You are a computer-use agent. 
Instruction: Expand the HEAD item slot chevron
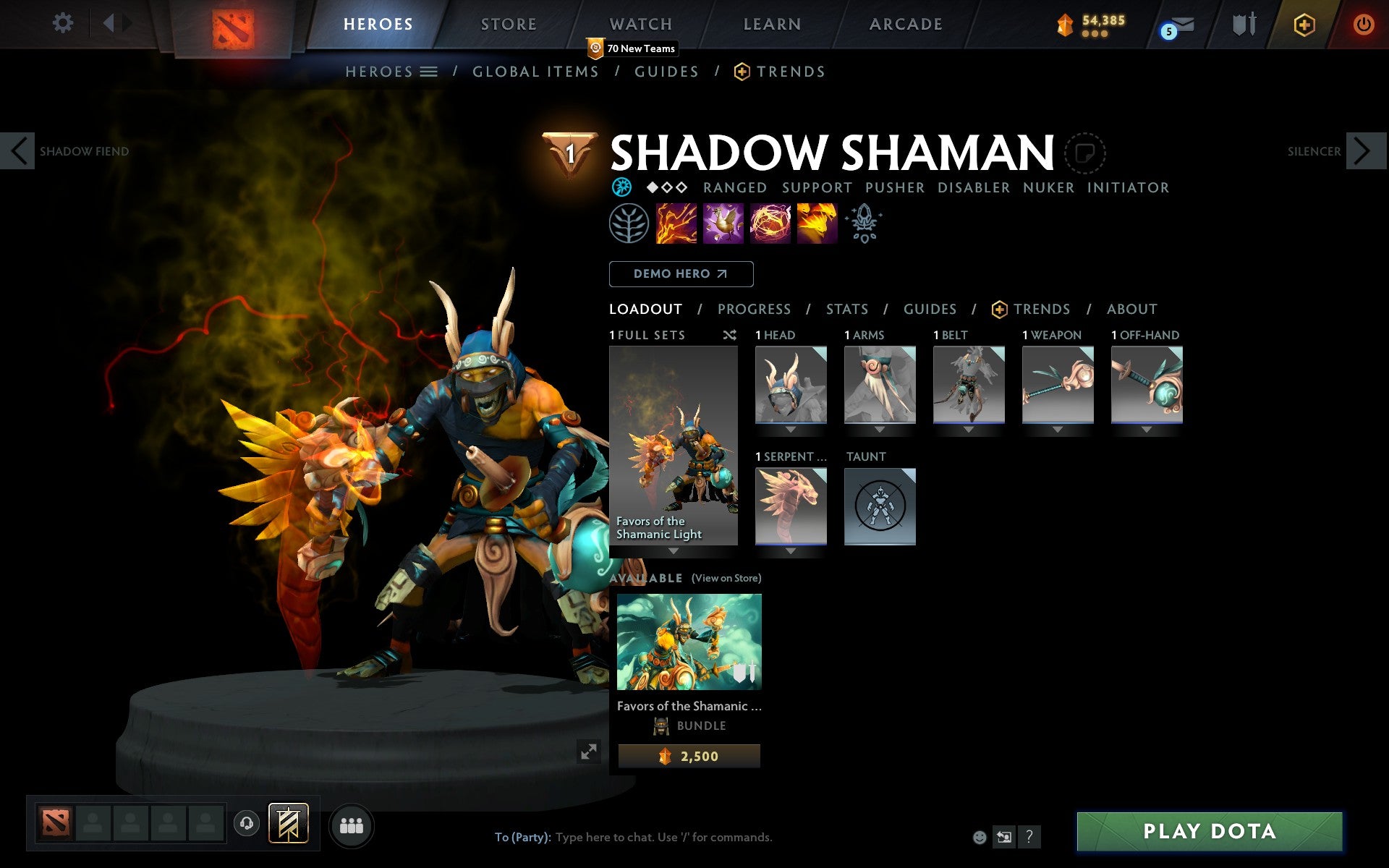pyautogui.click(x=790, y=427)
